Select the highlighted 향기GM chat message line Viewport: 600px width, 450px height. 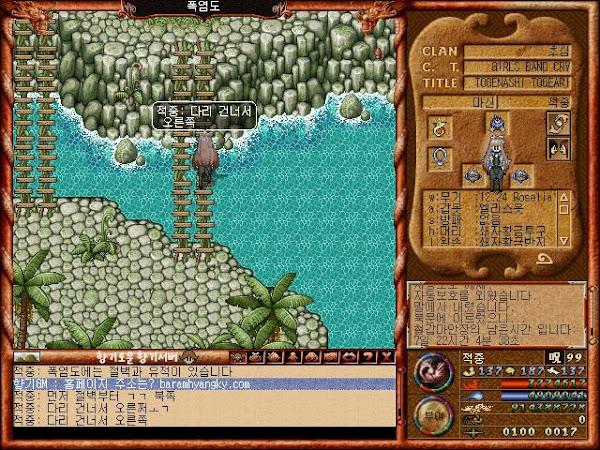(x=200, y=383)
